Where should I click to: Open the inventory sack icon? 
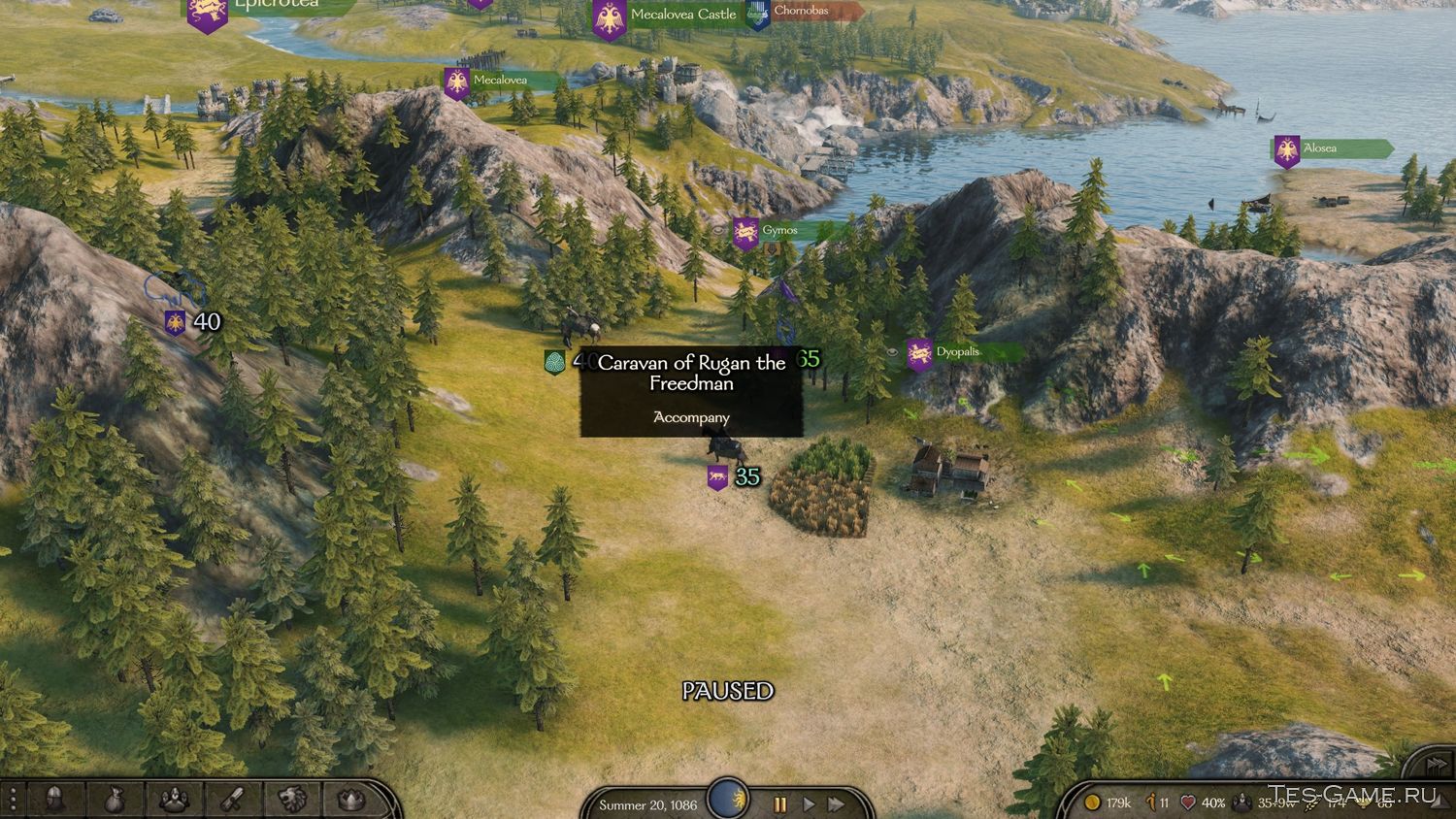(x=115, y=800)
